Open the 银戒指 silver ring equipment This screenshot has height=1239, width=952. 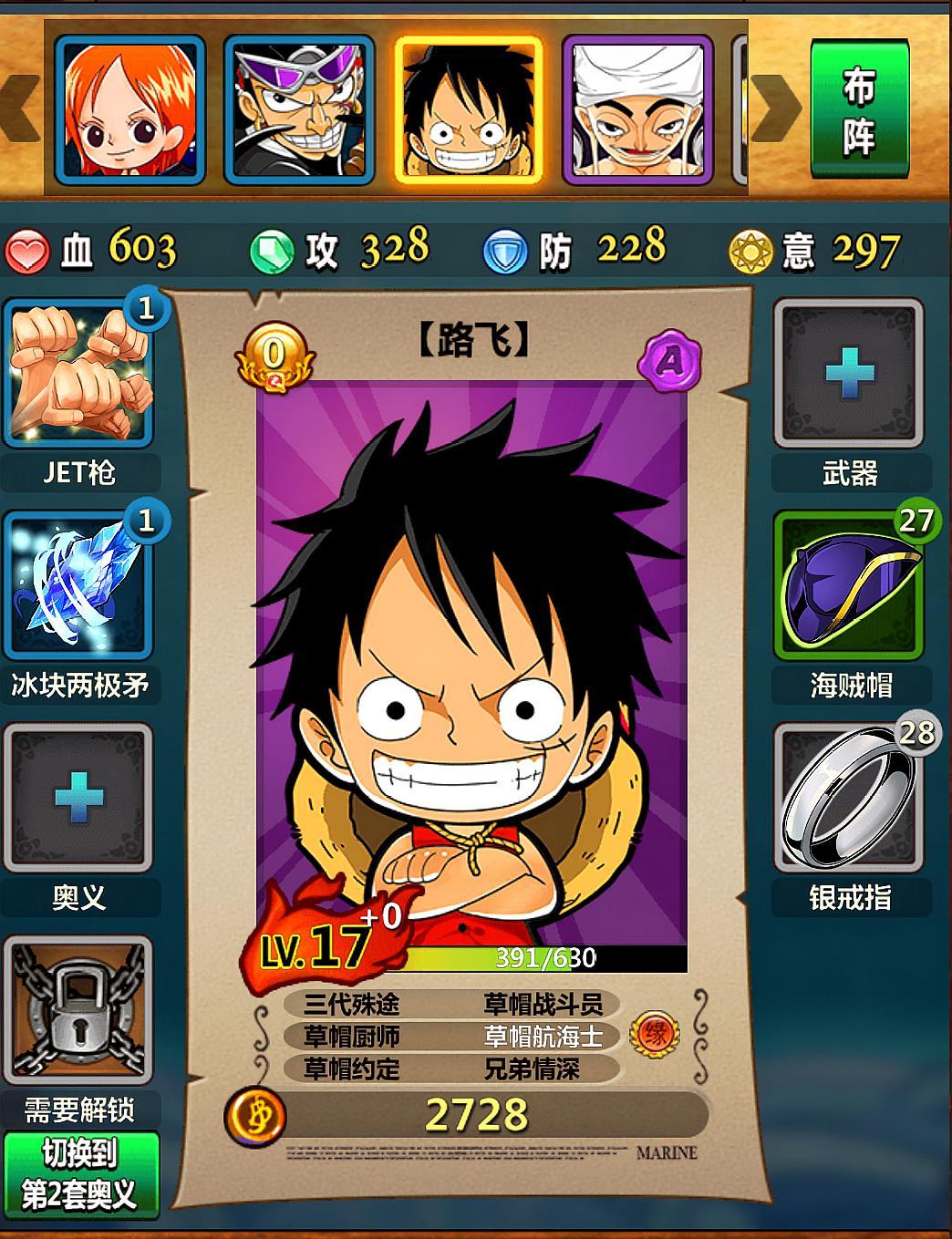849,798
